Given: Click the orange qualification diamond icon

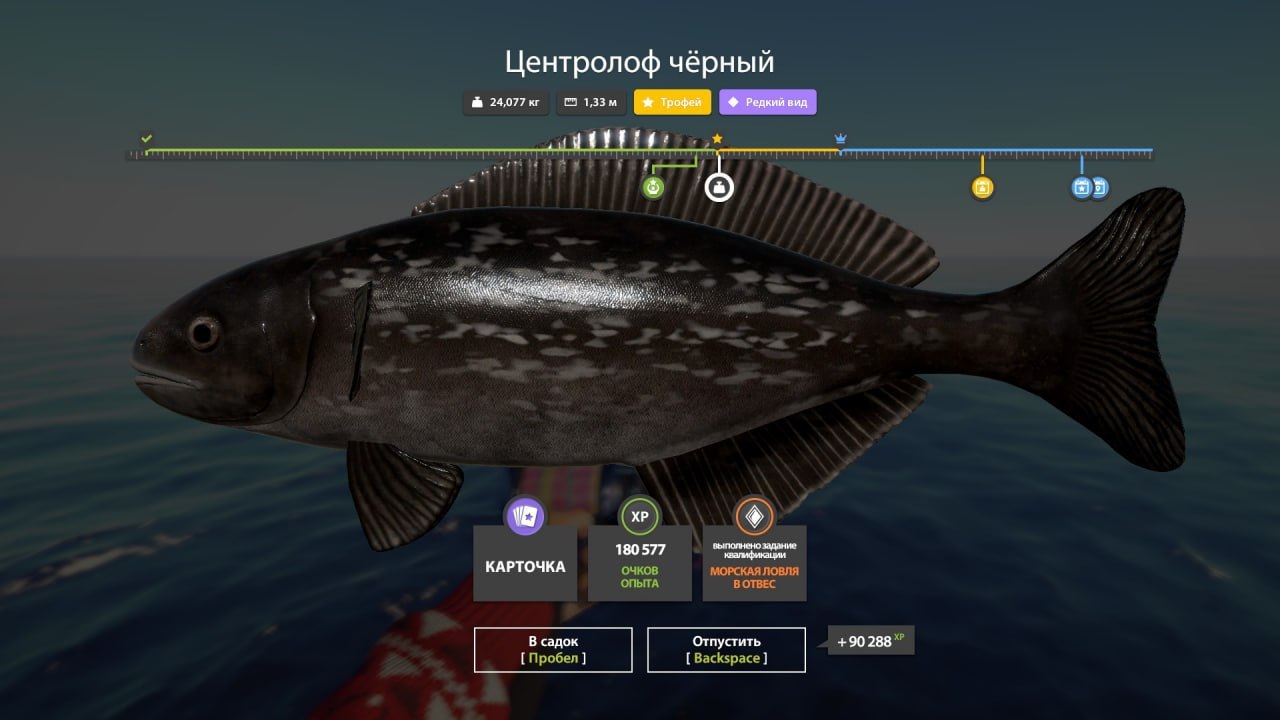Looking at the screenshot, I should 754,517.
